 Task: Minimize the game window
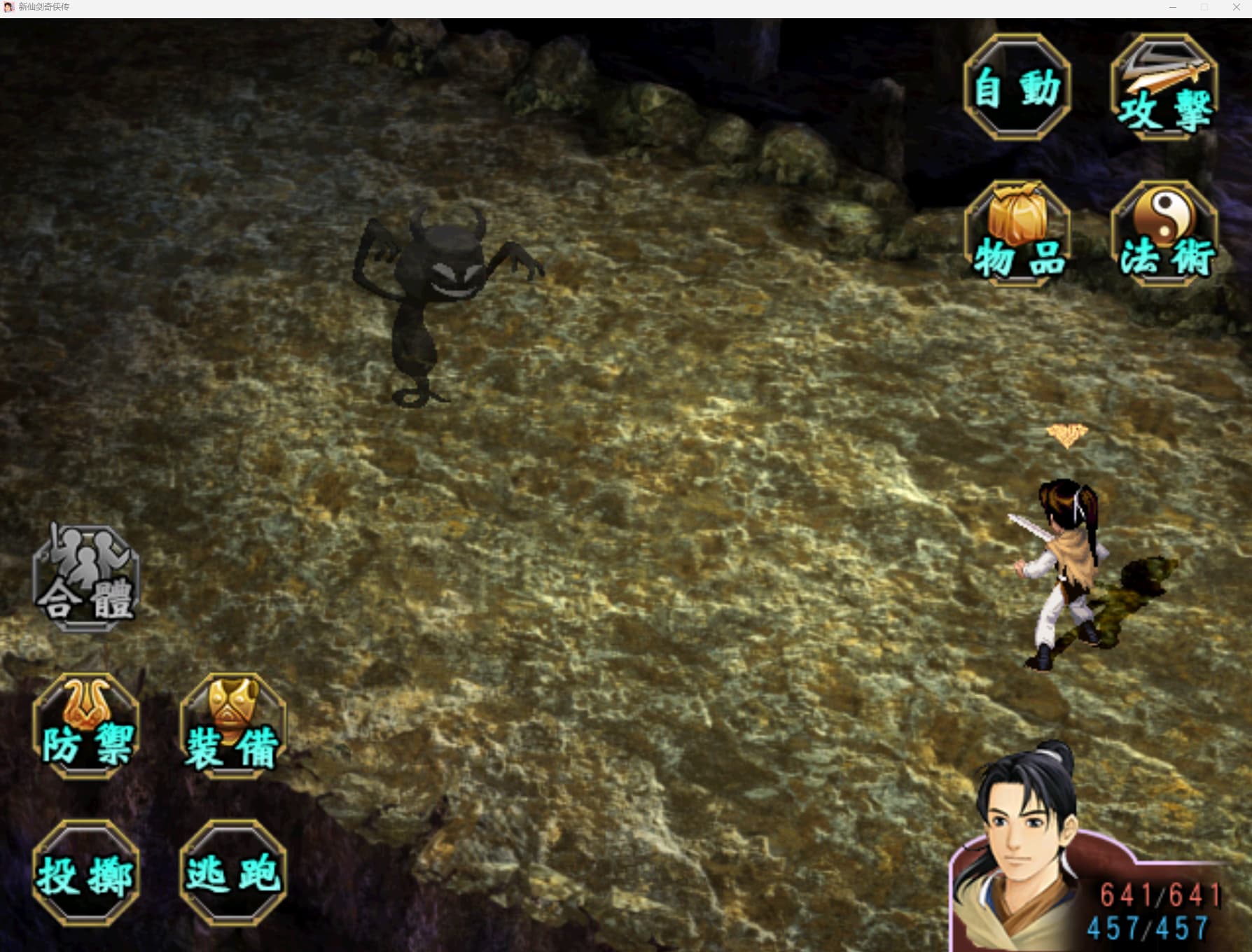click(x=1172, y=7)
